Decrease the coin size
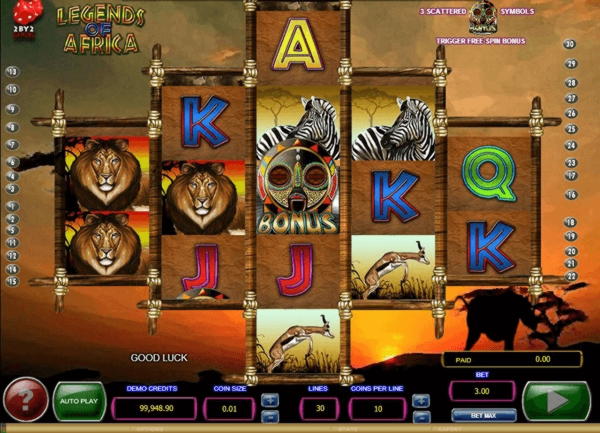Screen dimensions: 600x433 coord(270,415)
